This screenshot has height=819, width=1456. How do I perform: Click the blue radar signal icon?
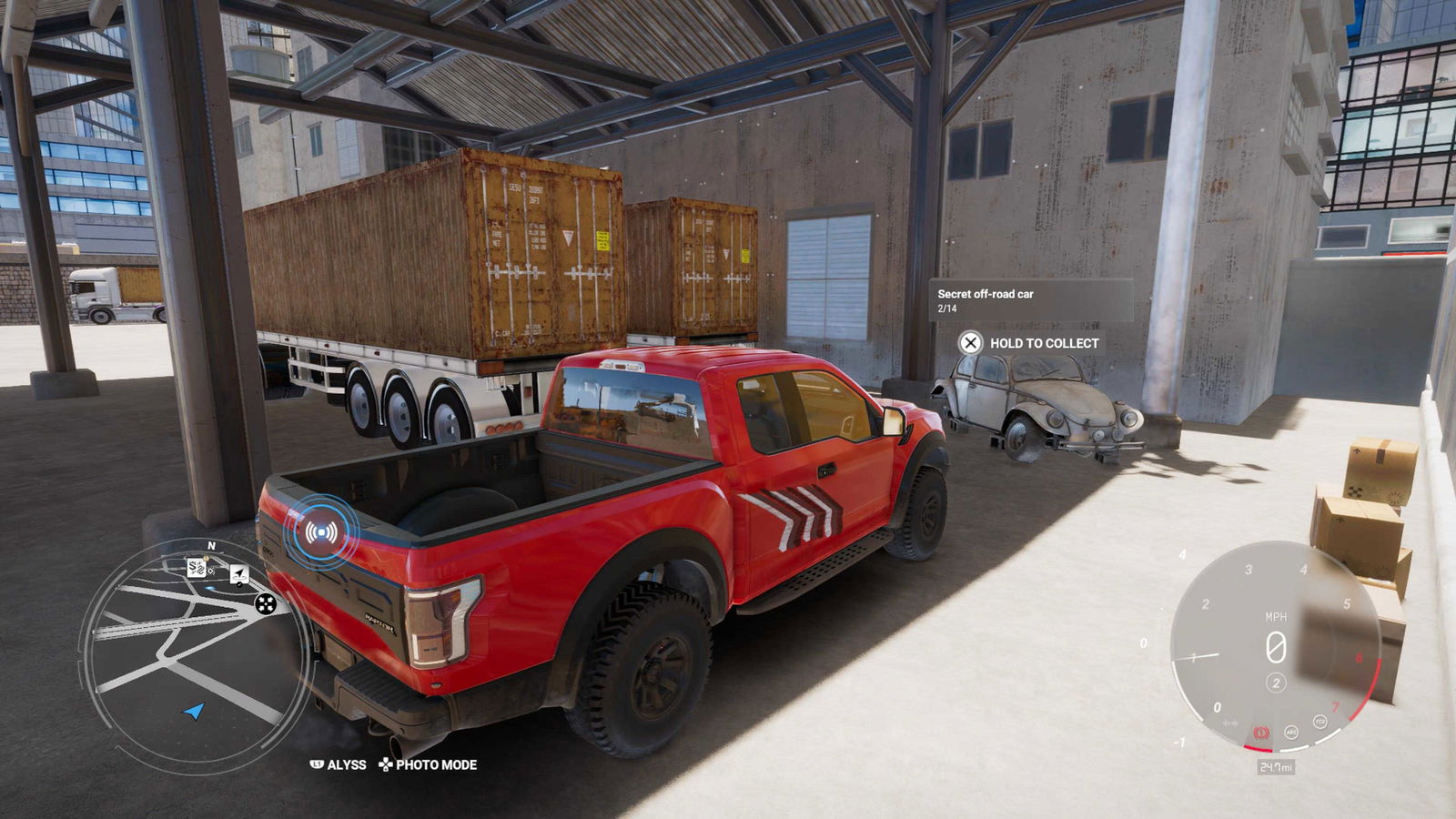pos(321,532)
